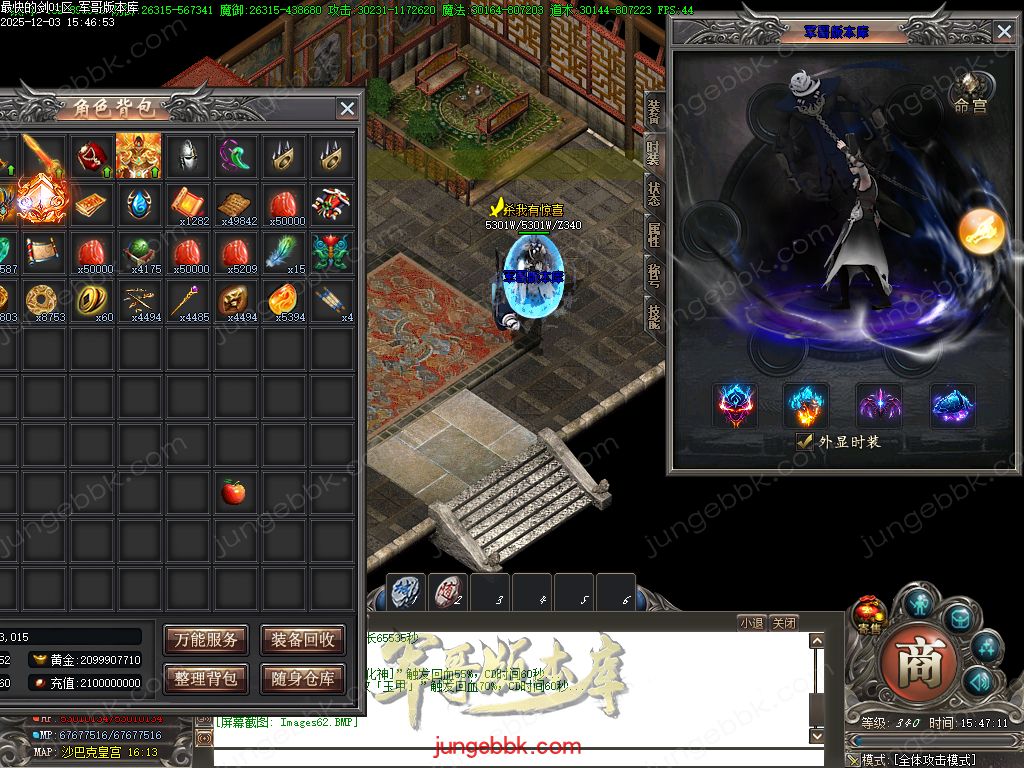
Task: Toggle the 外显时装 checkbox
Action: (804, 441)
